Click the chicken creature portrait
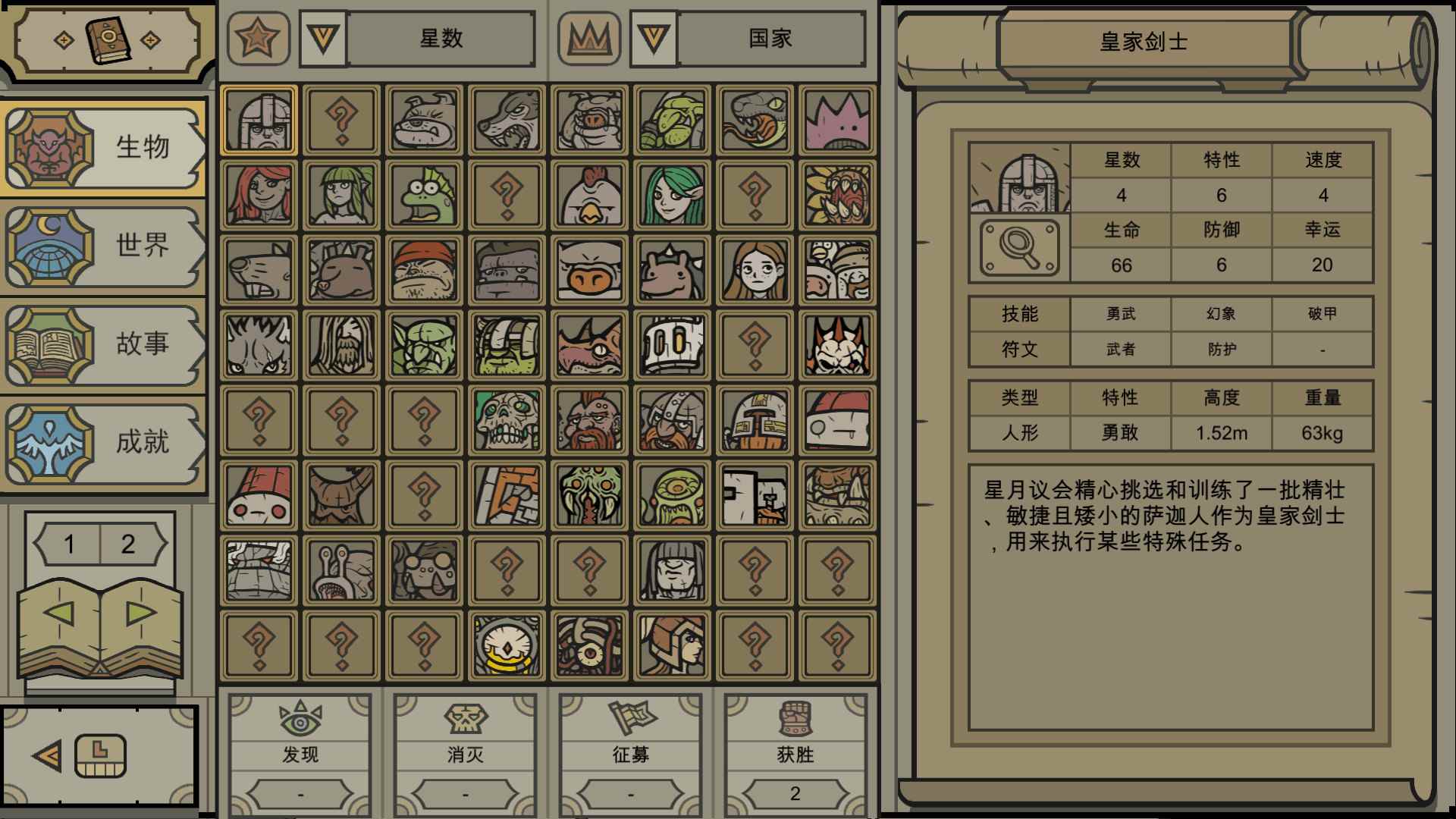The width and height of the screenshot is (1456, 819). pos(588,194)
